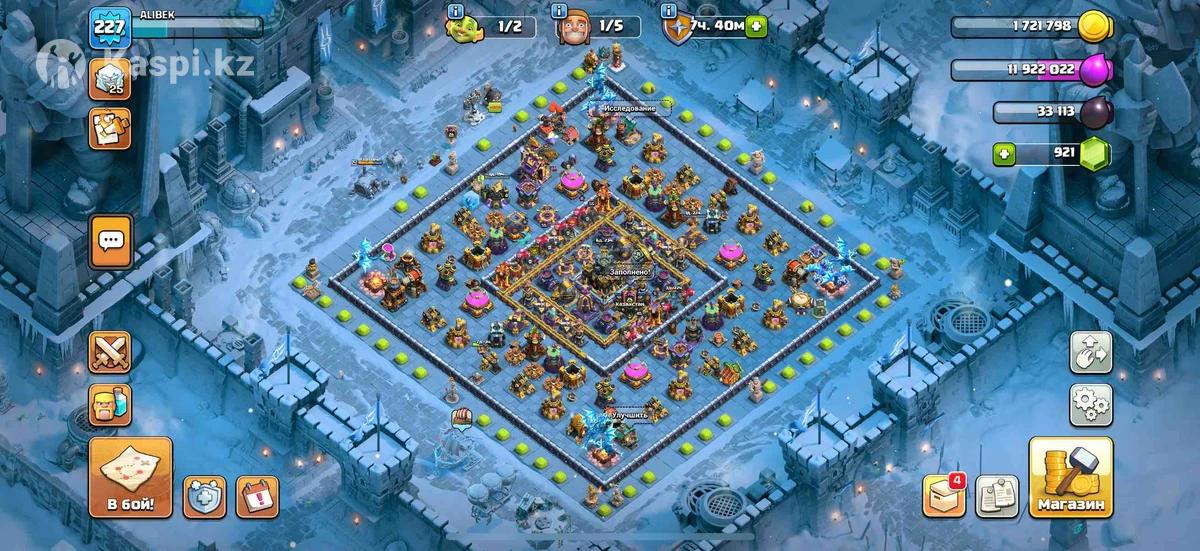Add shield time with the green plus
Viewport: 1200px width, 551px height.
[756, 26]
